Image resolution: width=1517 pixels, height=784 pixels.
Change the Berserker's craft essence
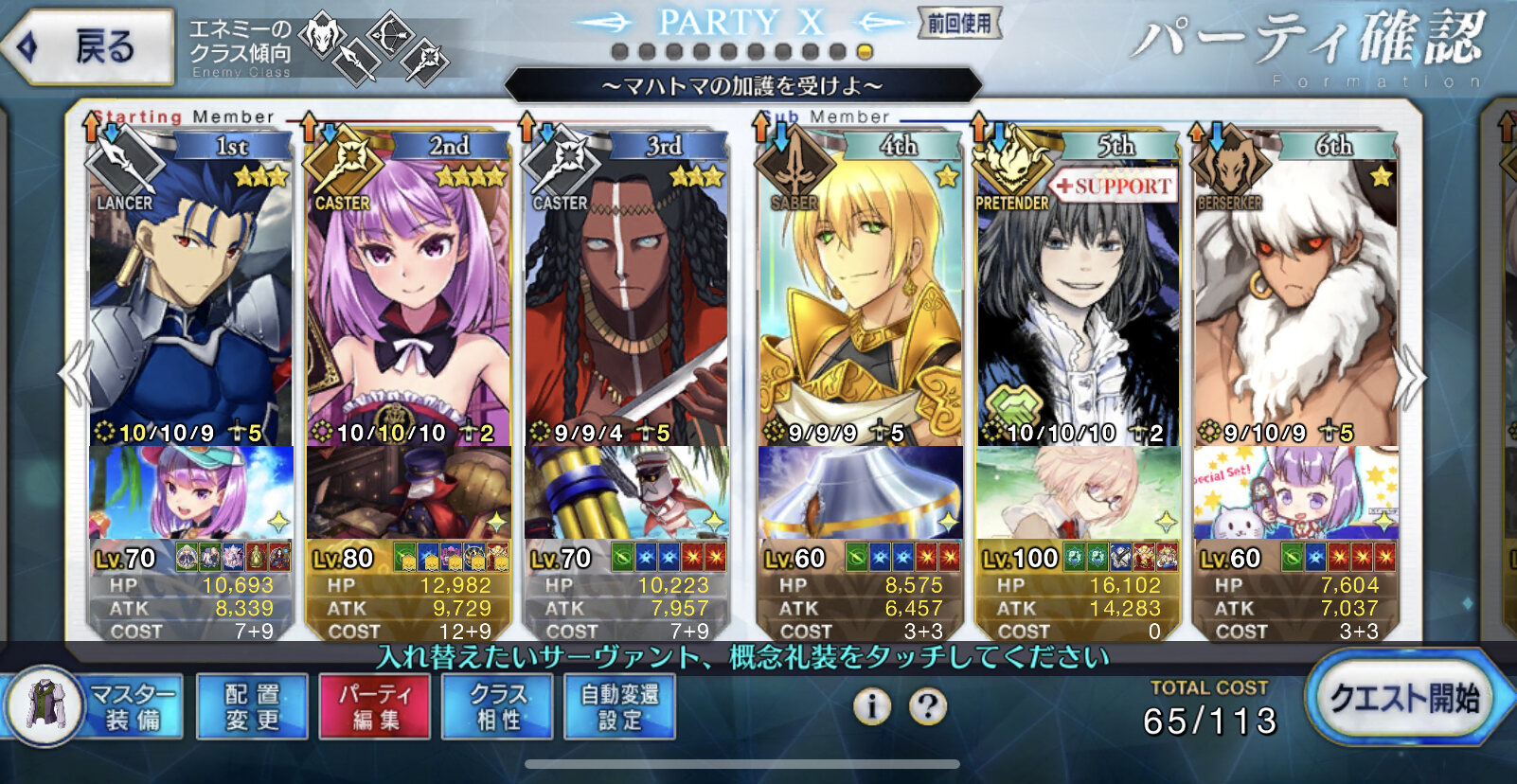click(1295, 492)
